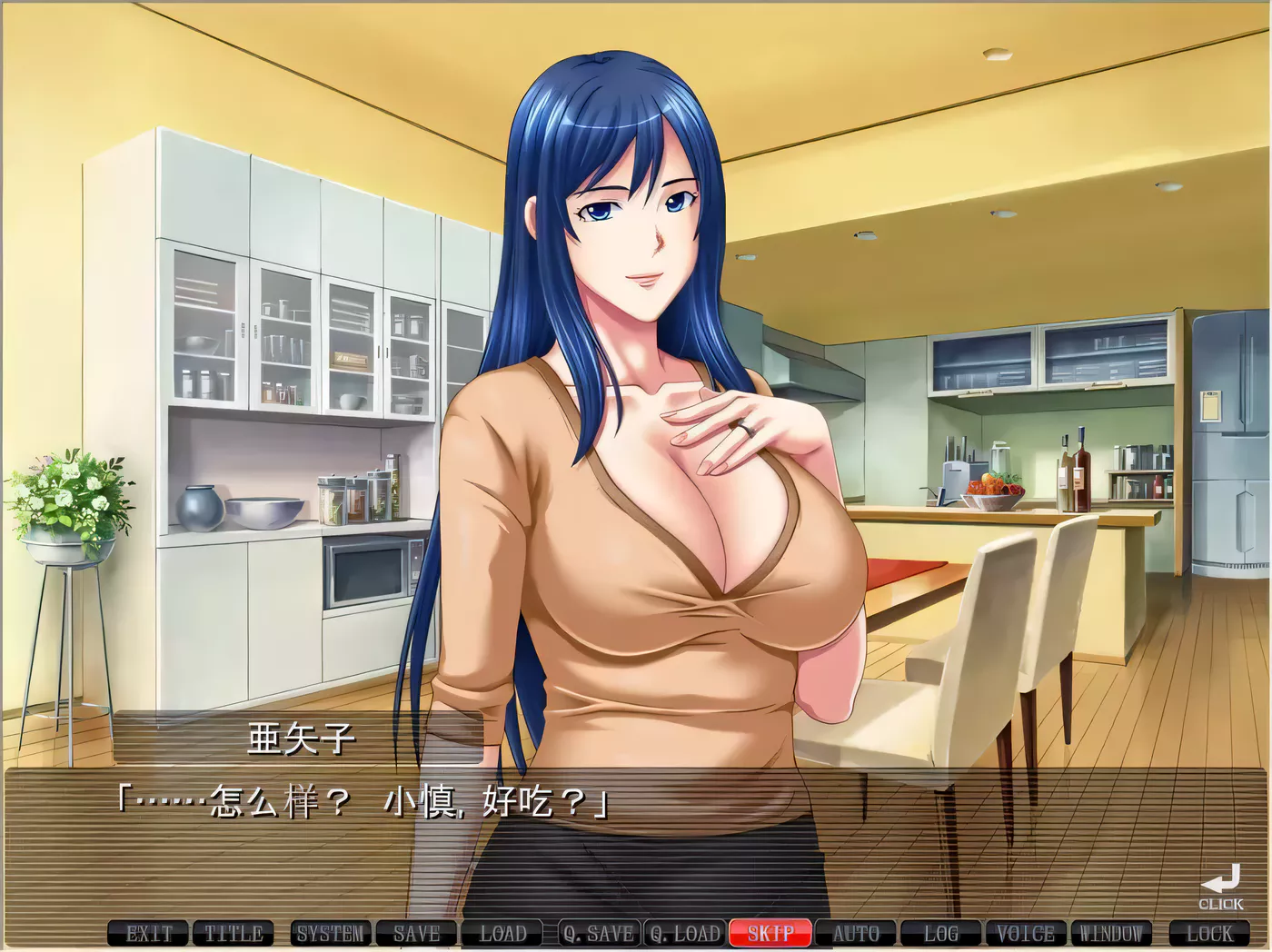The image size is (1272, 952).
Task: Open the SAVE screen
Action: click(x=416, y=933)
